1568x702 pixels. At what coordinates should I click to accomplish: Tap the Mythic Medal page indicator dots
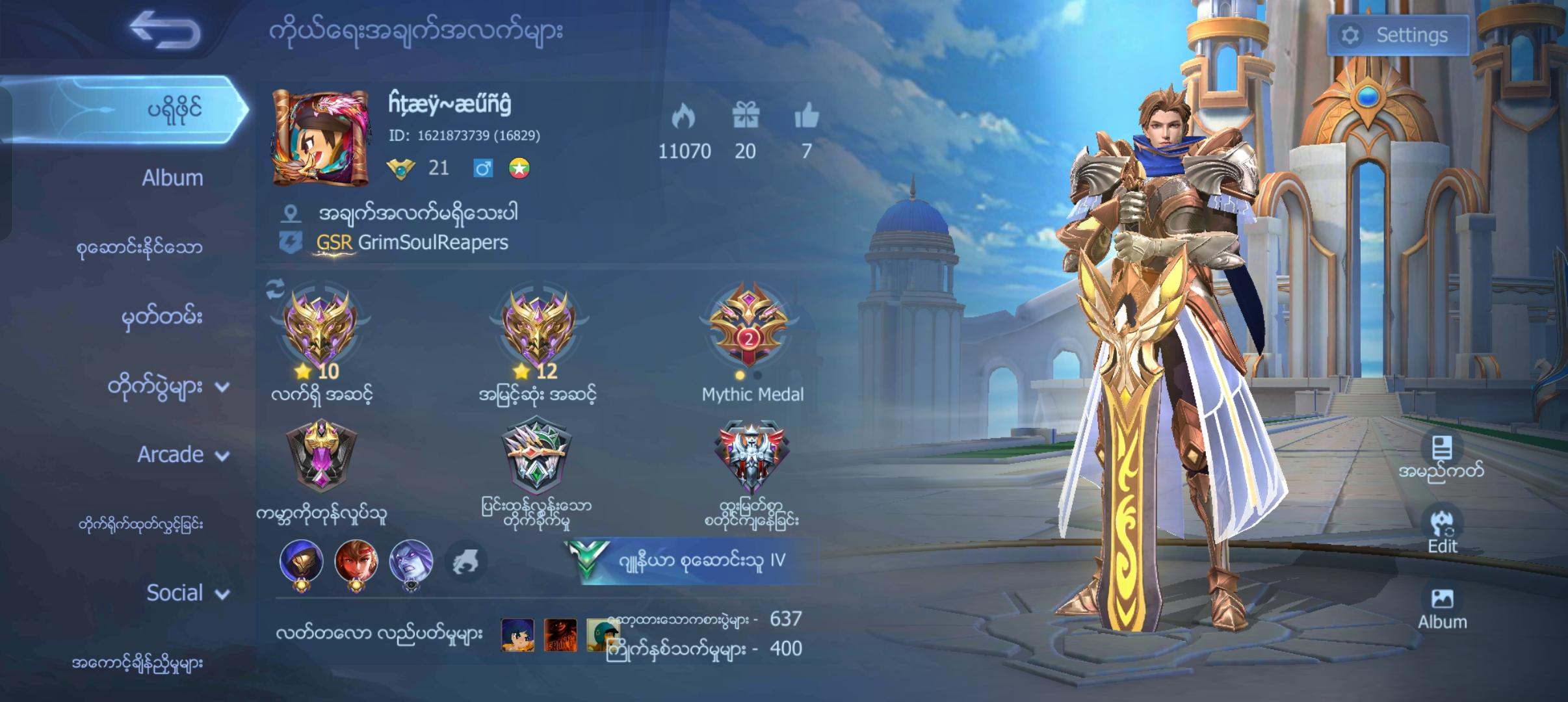(748, 374)
